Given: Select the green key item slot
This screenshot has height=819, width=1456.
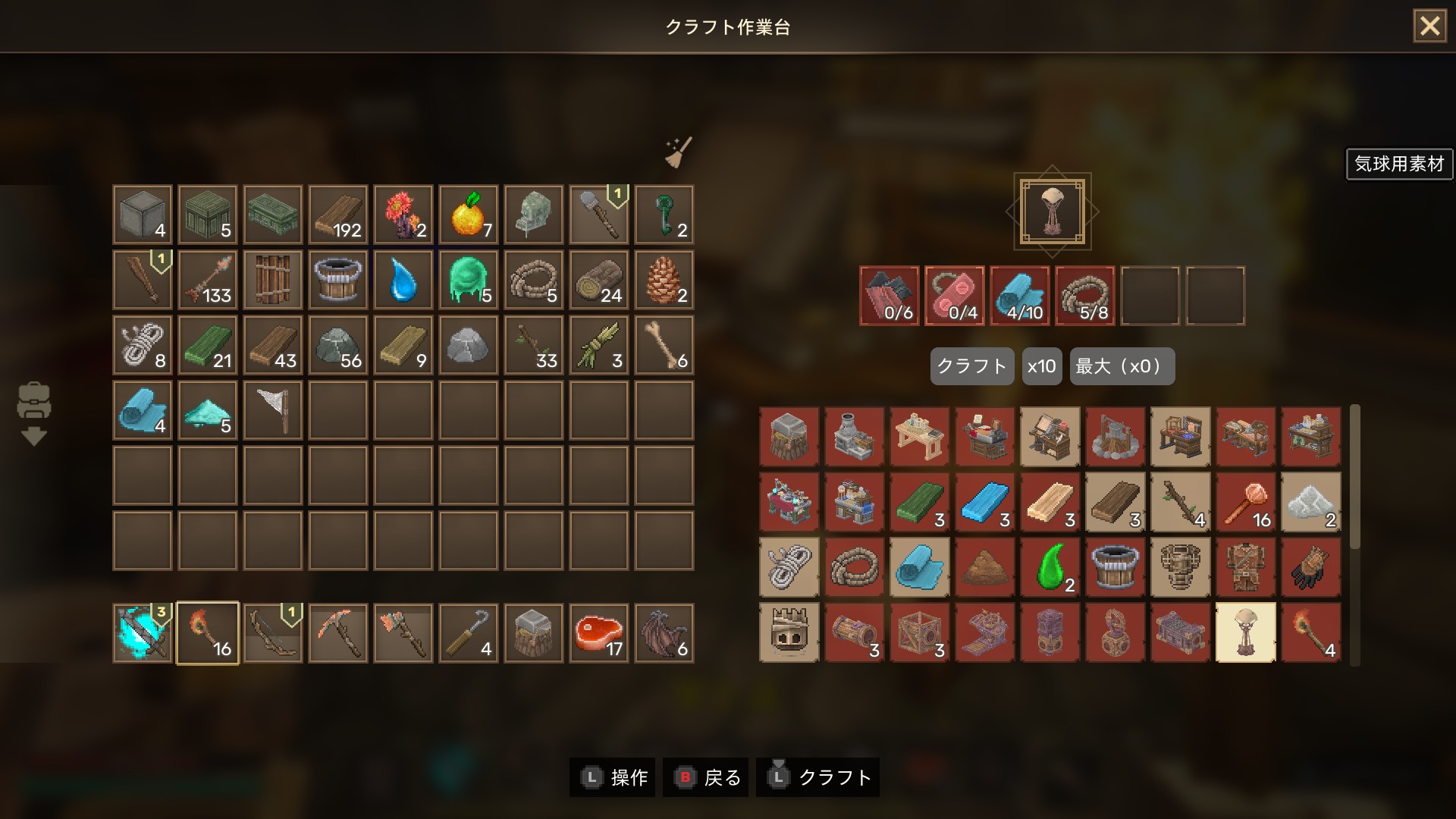Looking at the screenshot, I should (664, 215).
